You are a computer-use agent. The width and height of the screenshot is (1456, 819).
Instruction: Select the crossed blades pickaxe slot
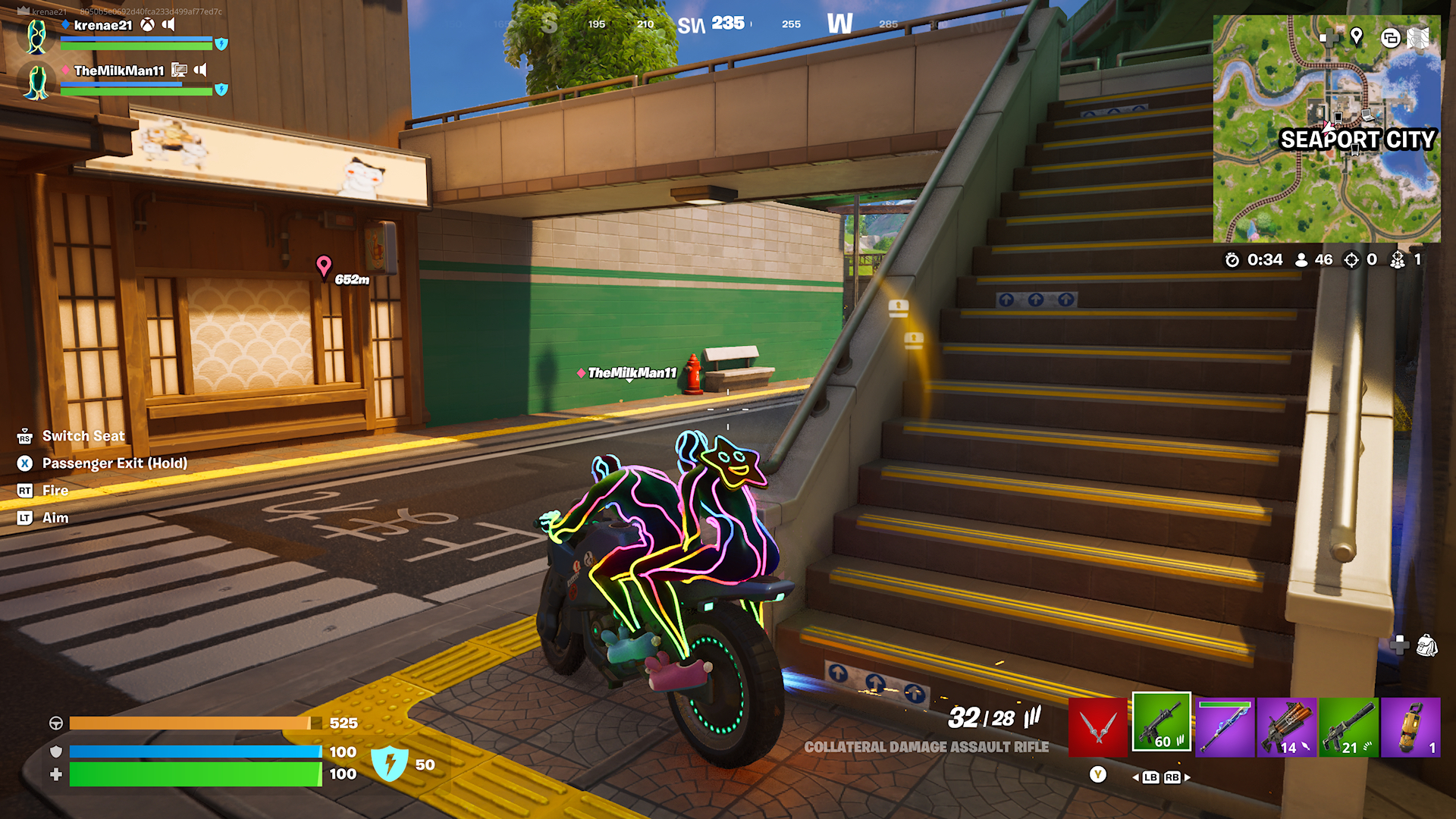[x=1097, y=726]
